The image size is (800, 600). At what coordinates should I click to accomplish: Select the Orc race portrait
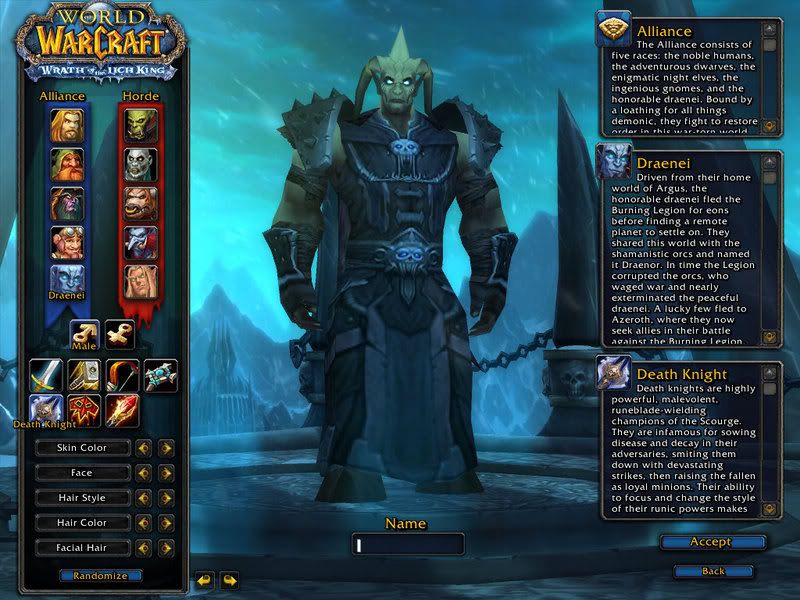[x=139, y=124]
